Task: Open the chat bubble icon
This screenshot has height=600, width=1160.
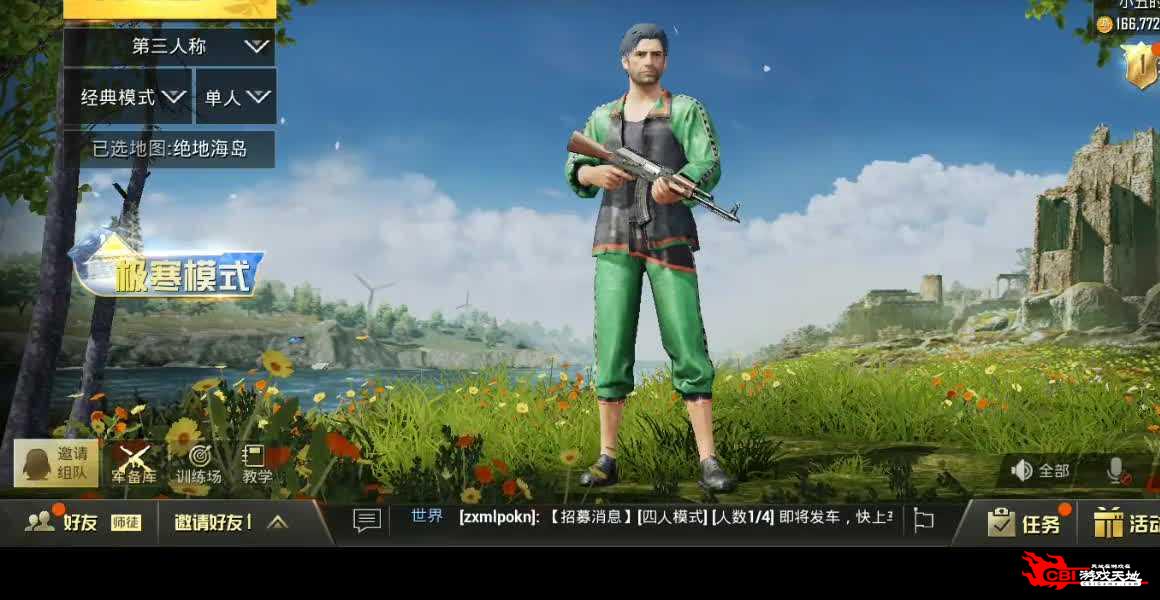Action: pyautogui.click(x=367, y=520)
